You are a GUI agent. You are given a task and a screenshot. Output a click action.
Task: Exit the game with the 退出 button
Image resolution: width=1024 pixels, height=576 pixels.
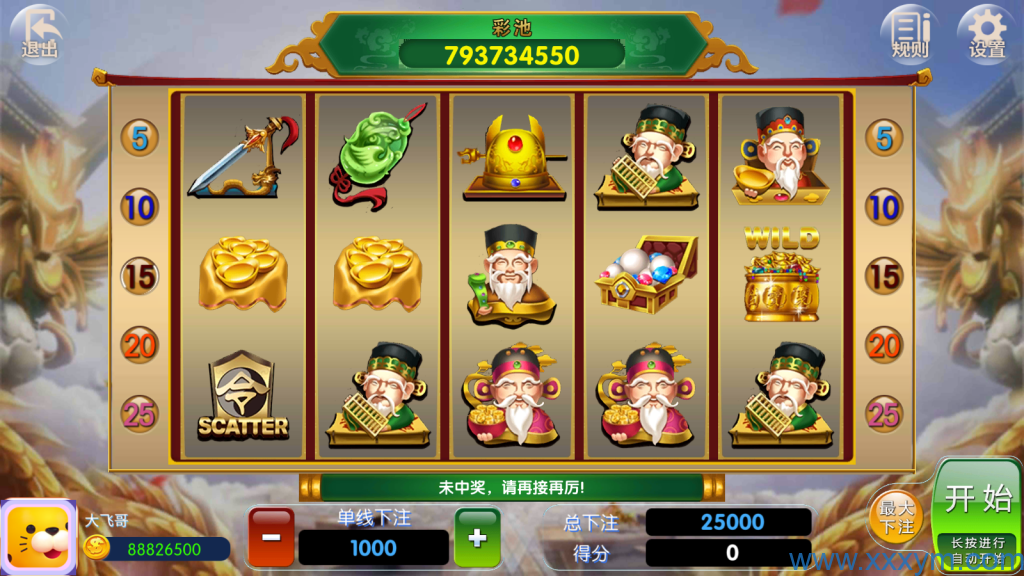point(40,33)
